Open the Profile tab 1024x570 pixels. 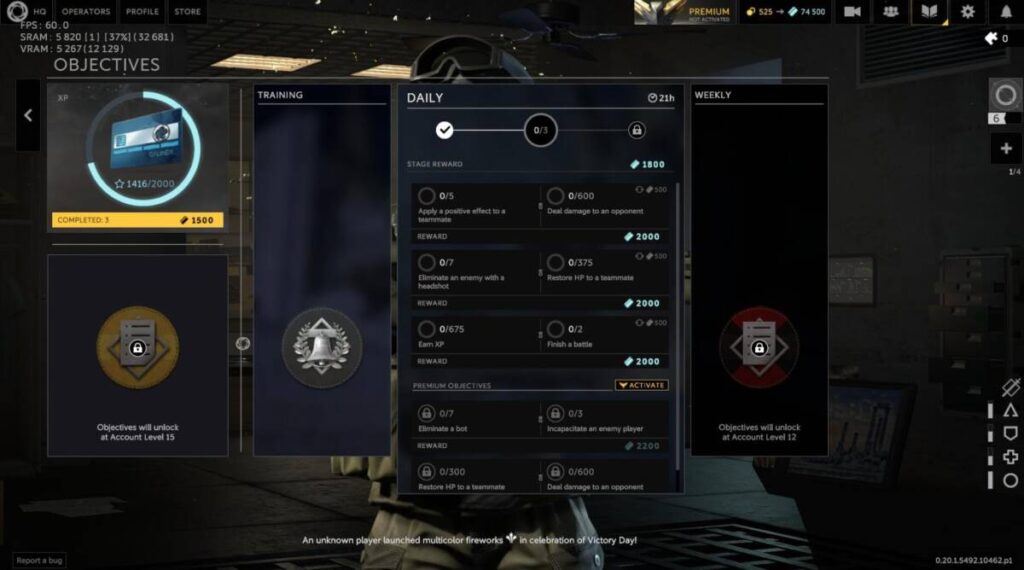[142, 12]
